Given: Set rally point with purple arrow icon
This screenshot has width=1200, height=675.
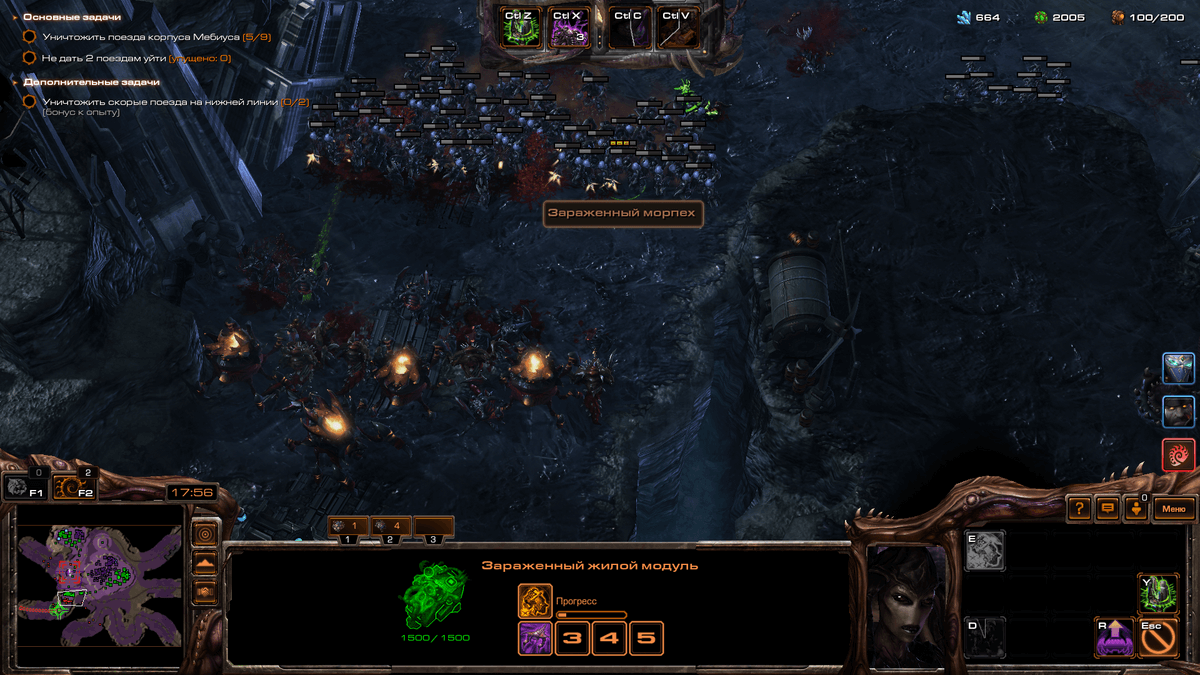Looking at the screenshot, I should pyautogui.click(x=1115, y=636).
